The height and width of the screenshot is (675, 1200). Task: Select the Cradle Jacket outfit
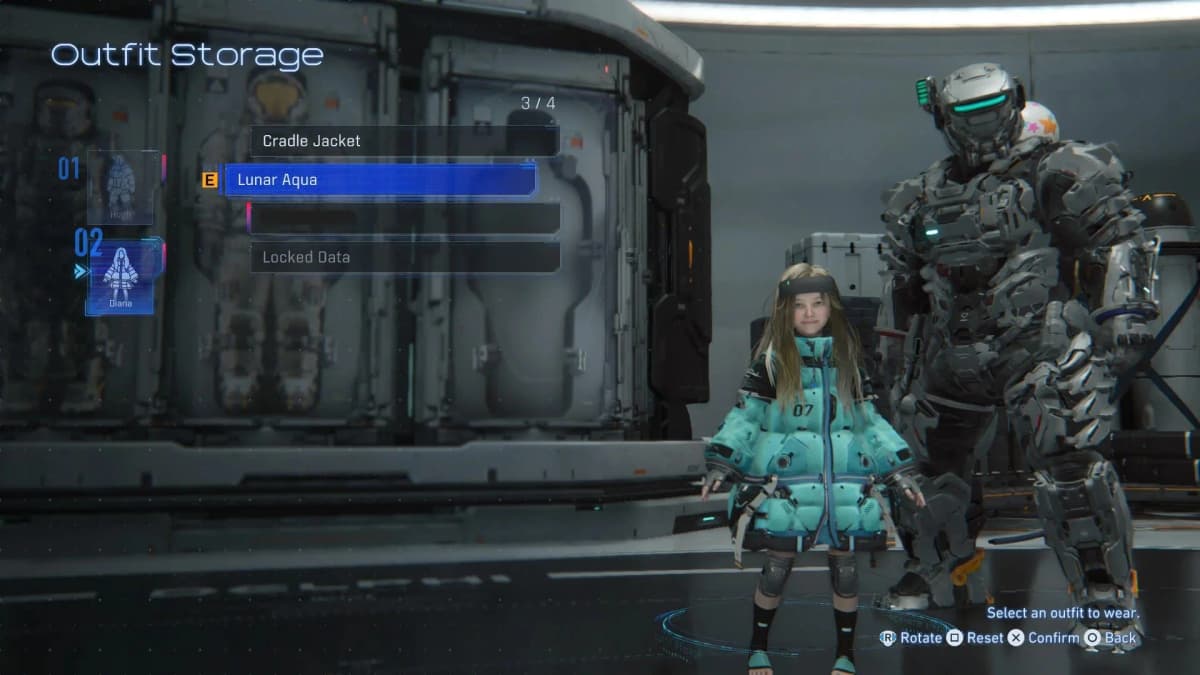(404, 141)
